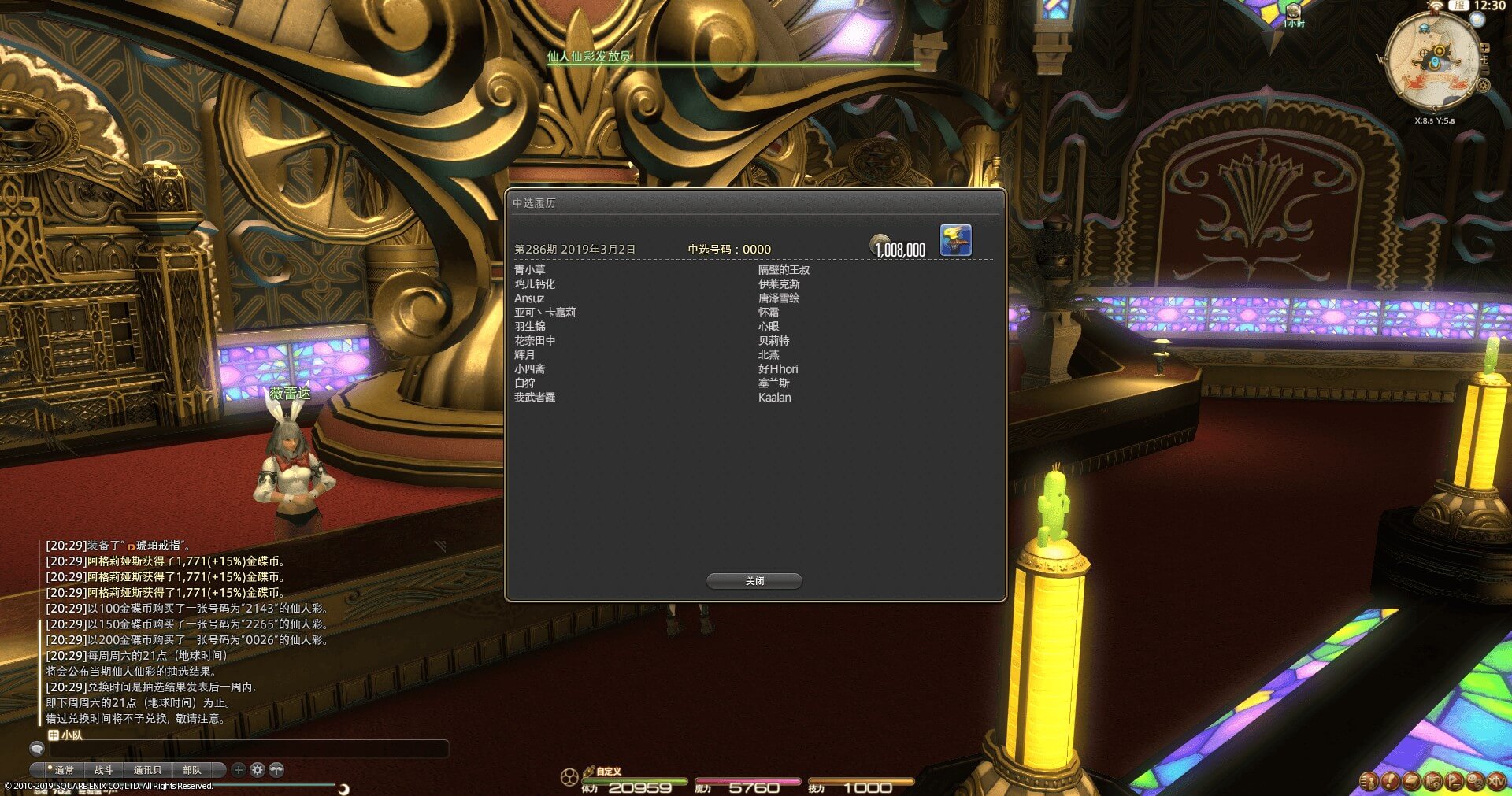This screenshot has height=796, width=1512.
Task: Zoom in the minimap
Action: [1484, 48]
